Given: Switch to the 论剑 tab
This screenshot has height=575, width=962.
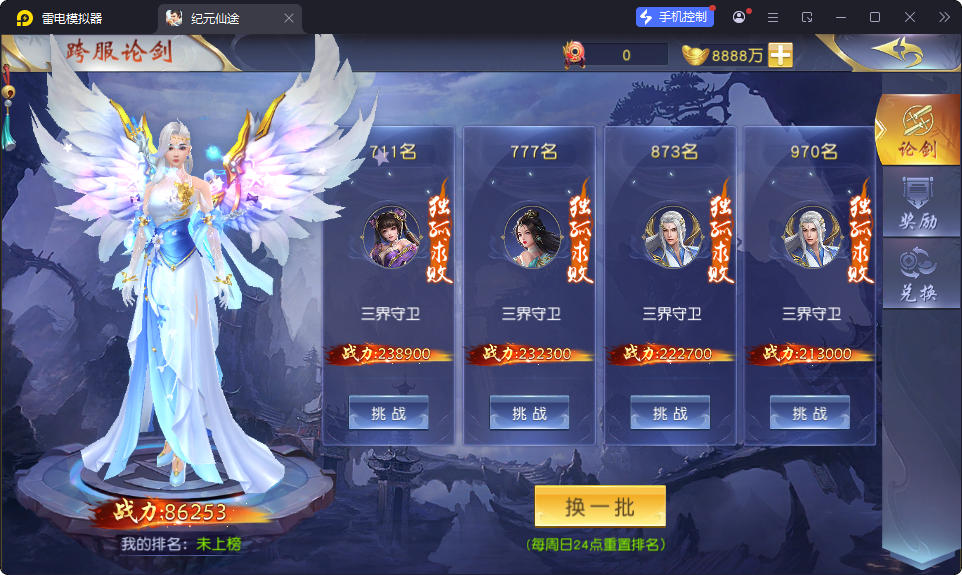Looking at the screenshot, I should (918, 131).
